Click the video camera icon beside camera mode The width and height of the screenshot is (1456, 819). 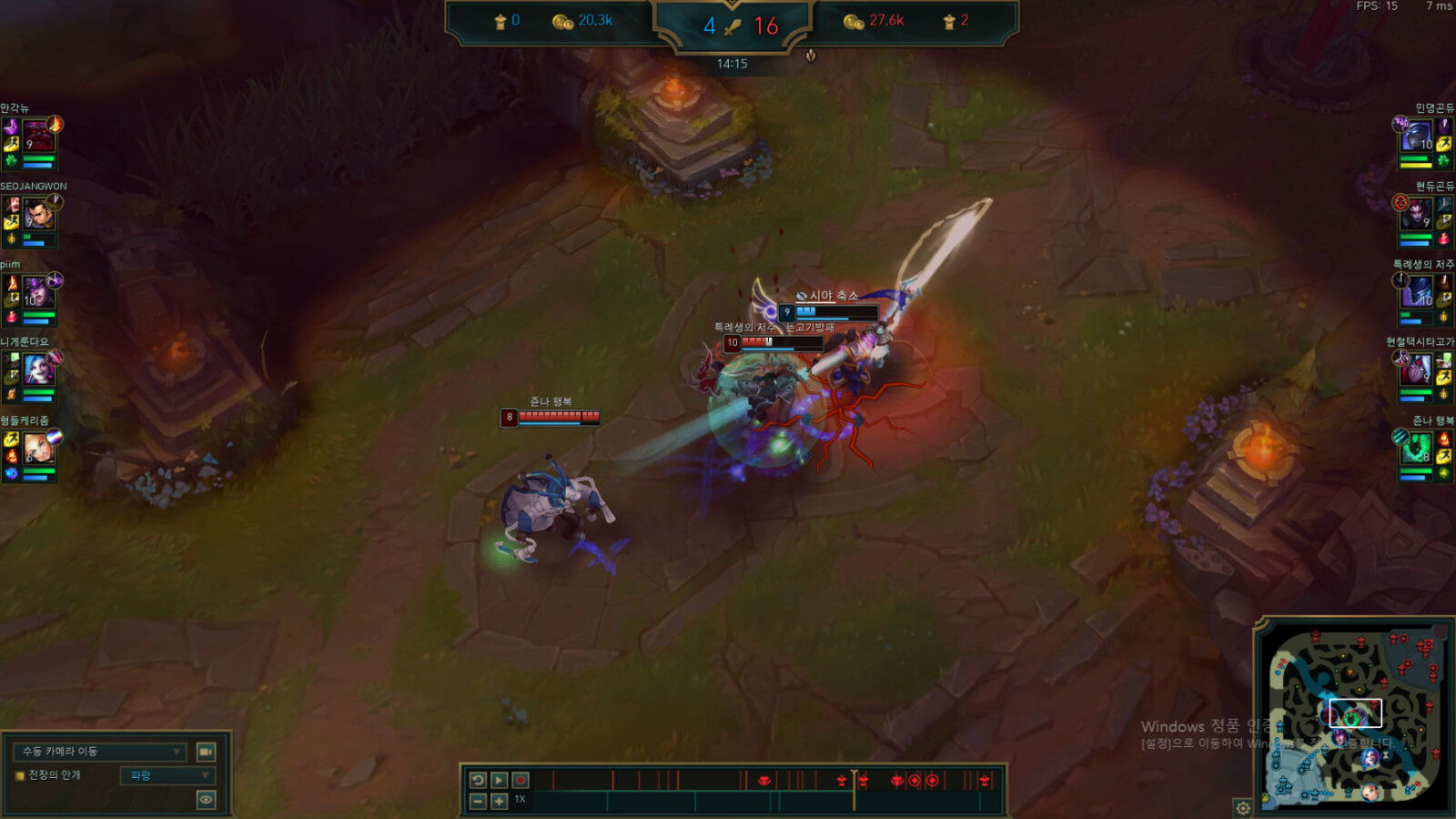(206, 753)
